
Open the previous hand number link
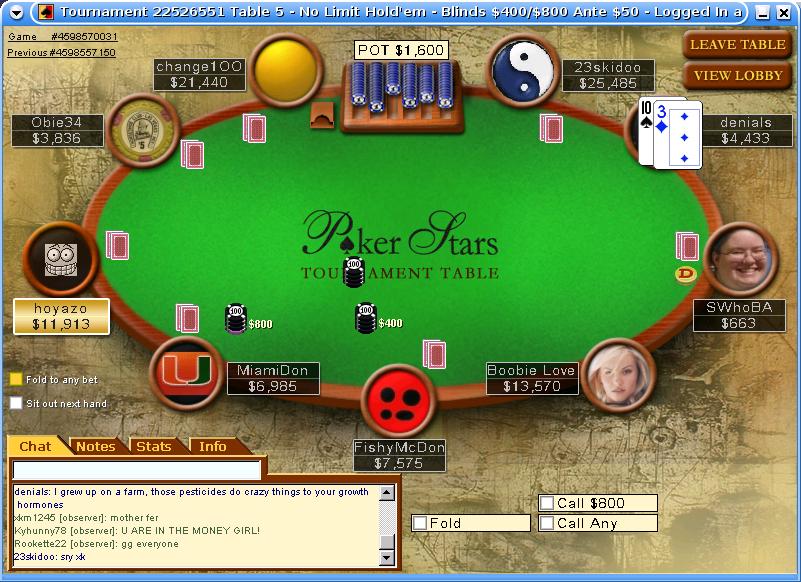pos(61,52)
